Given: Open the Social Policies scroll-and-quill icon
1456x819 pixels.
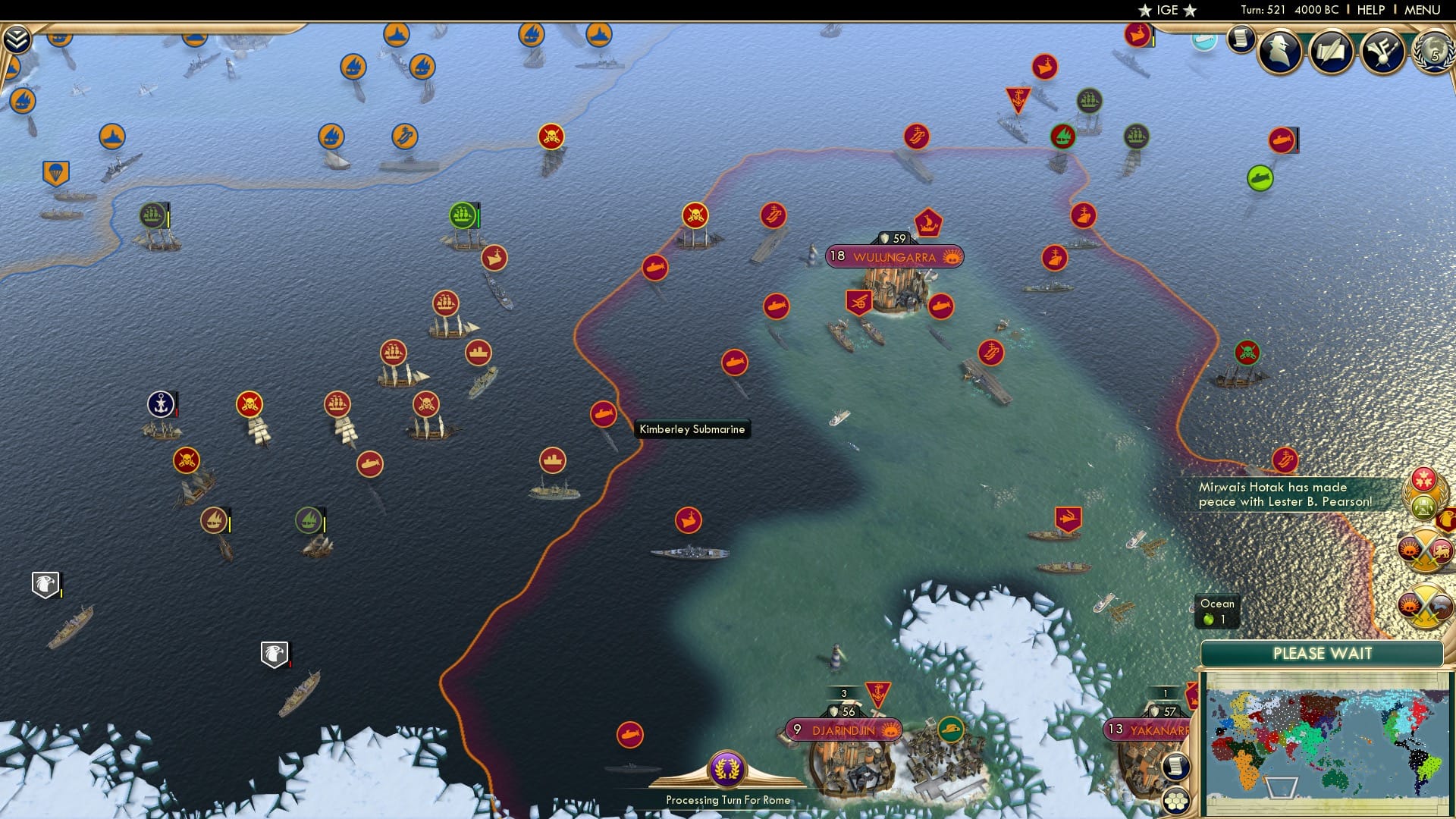Looking at the screenshot, I should pos(1333,52).
